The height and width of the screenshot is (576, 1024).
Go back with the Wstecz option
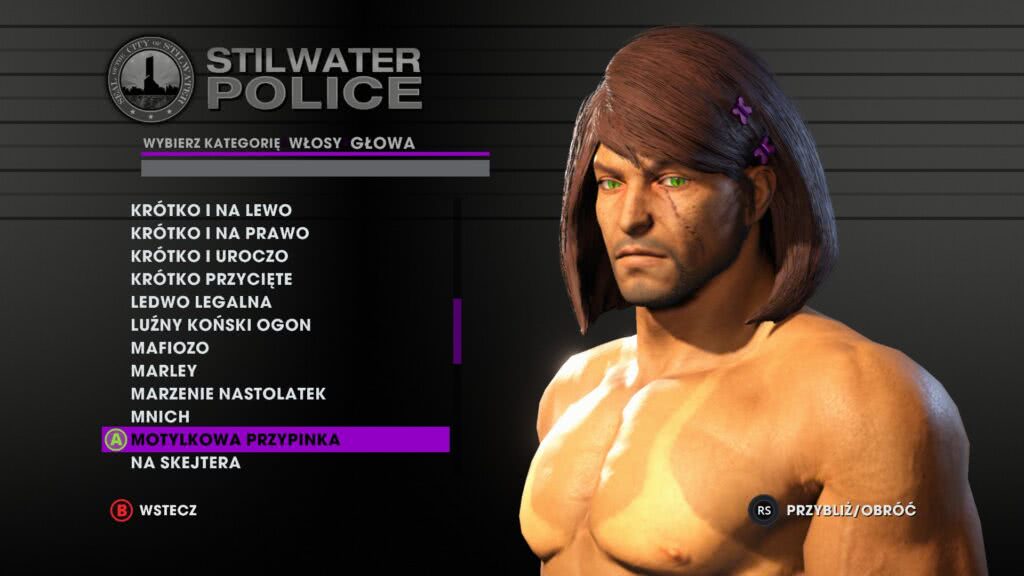pos(167,510)
